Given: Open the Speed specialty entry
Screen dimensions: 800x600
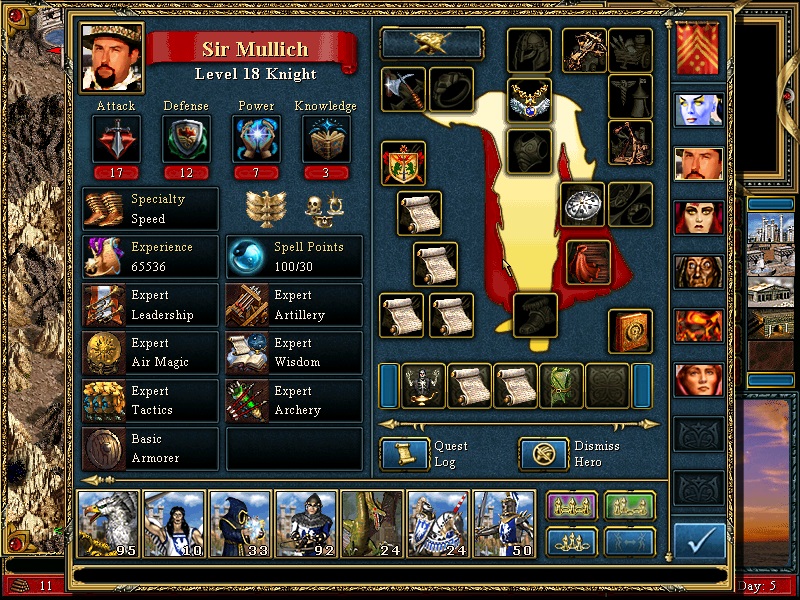Looking at the screenshot, I should click(150, 208).
